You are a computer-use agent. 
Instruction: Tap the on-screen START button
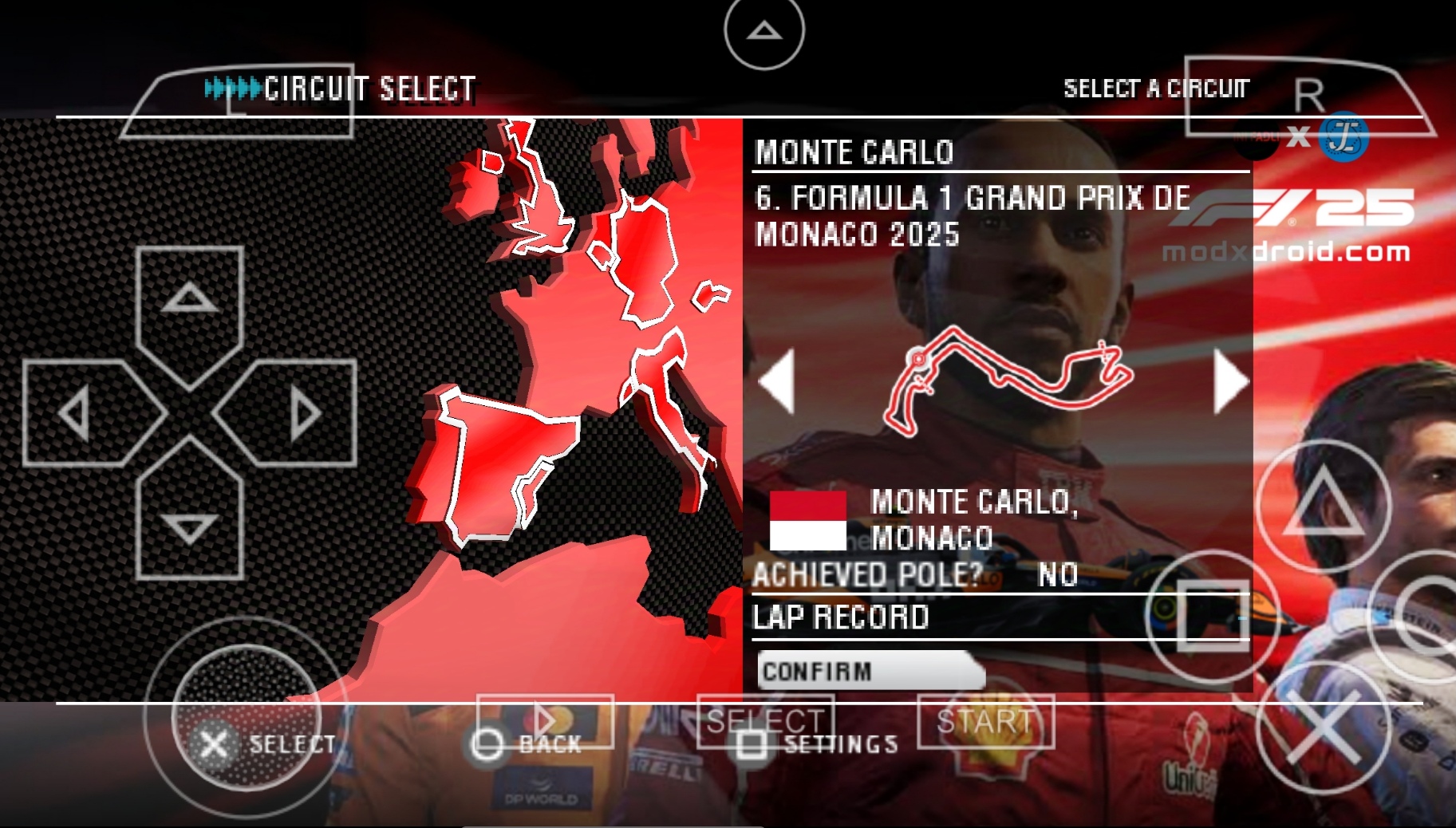986,722
